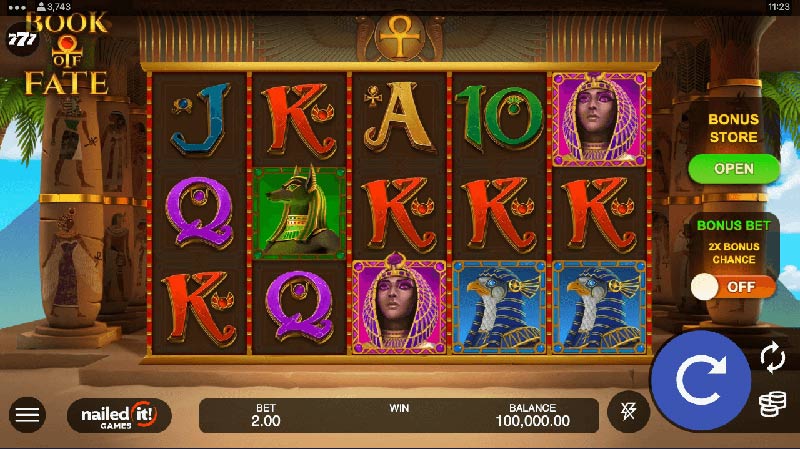The height and width of the screenshot is (449, 800).
Task: Open the Bonus Store
Action: 734,169
